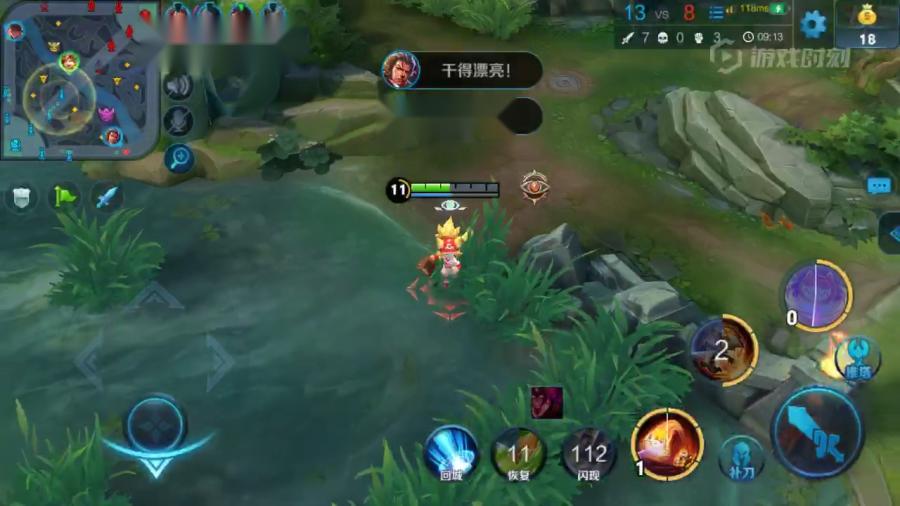This screenshot has width=900, height=506.
Task: Send the green flag gather signal
Action: (x=65, y=197)
